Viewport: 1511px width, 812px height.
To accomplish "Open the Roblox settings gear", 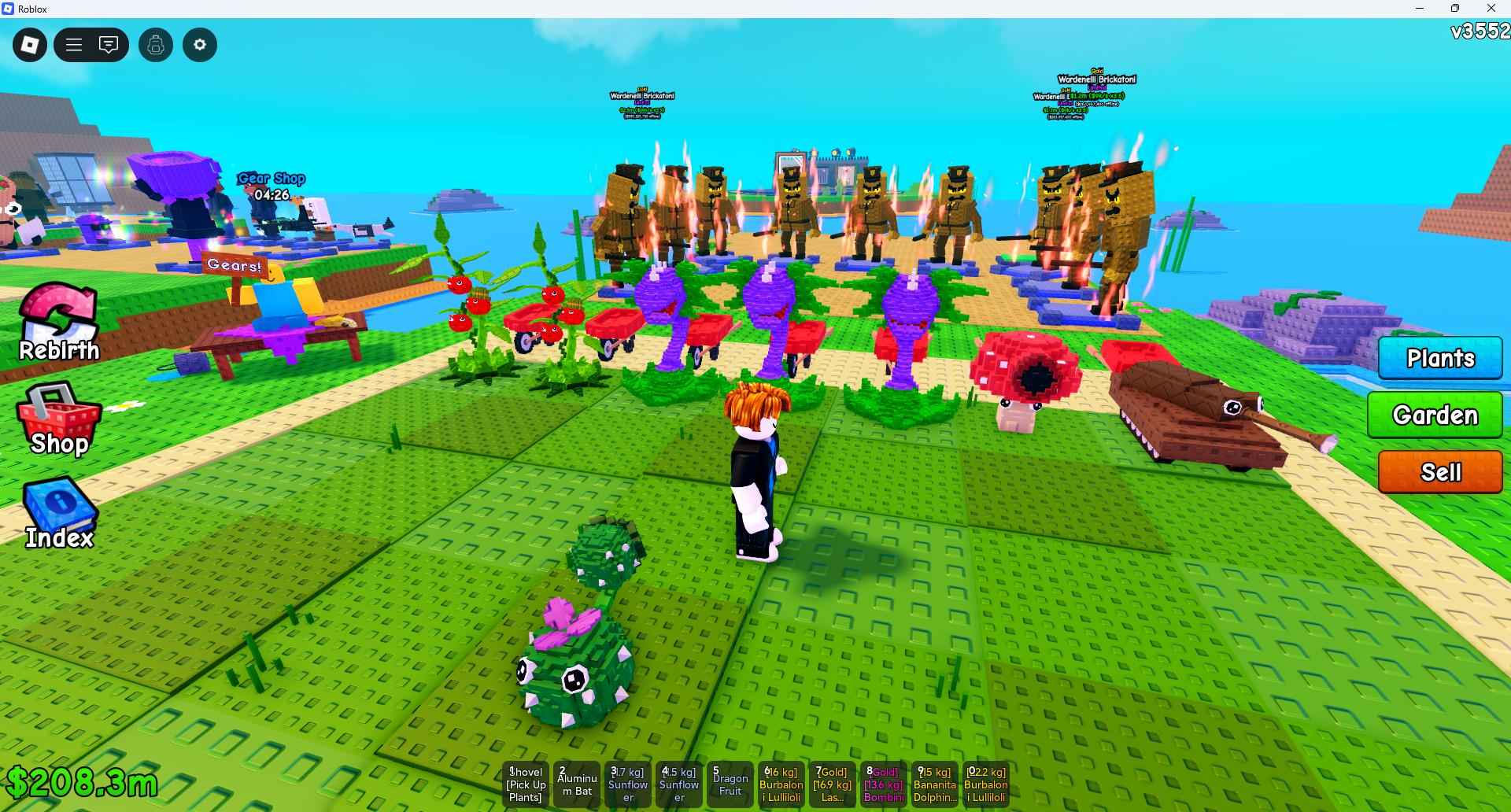I will click(x=199, y=45).
